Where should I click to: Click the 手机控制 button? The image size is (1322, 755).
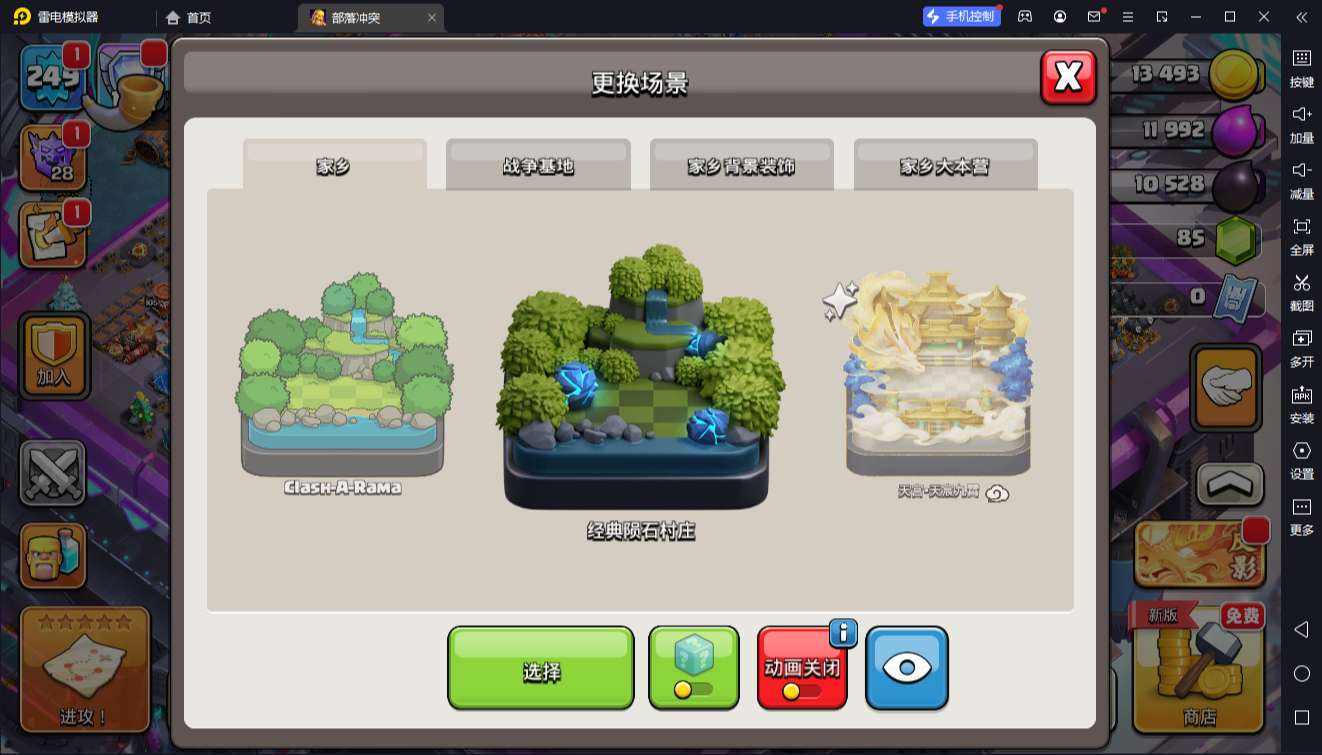tap(960, 16)
